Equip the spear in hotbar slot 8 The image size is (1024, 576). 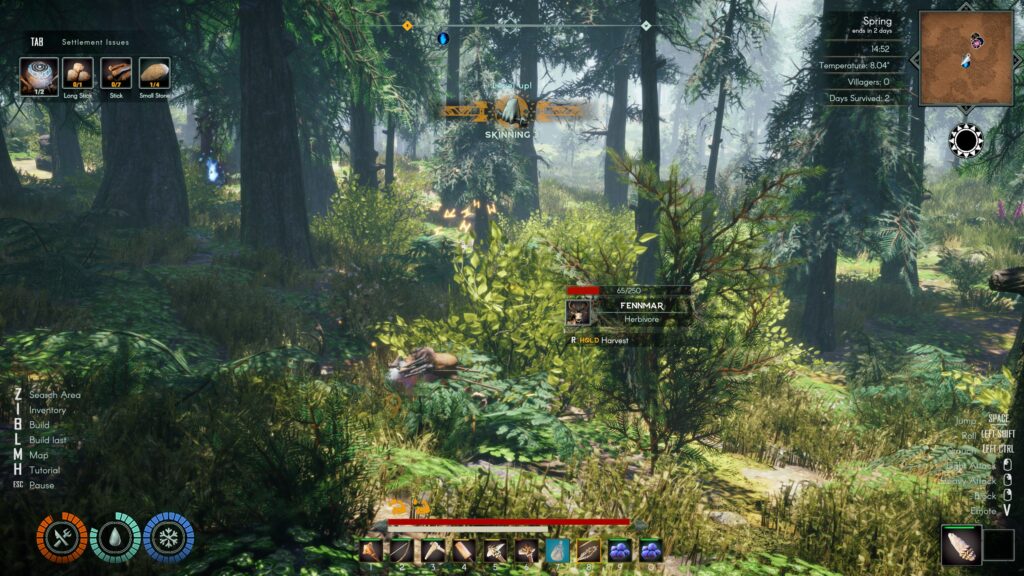(589, 549)
